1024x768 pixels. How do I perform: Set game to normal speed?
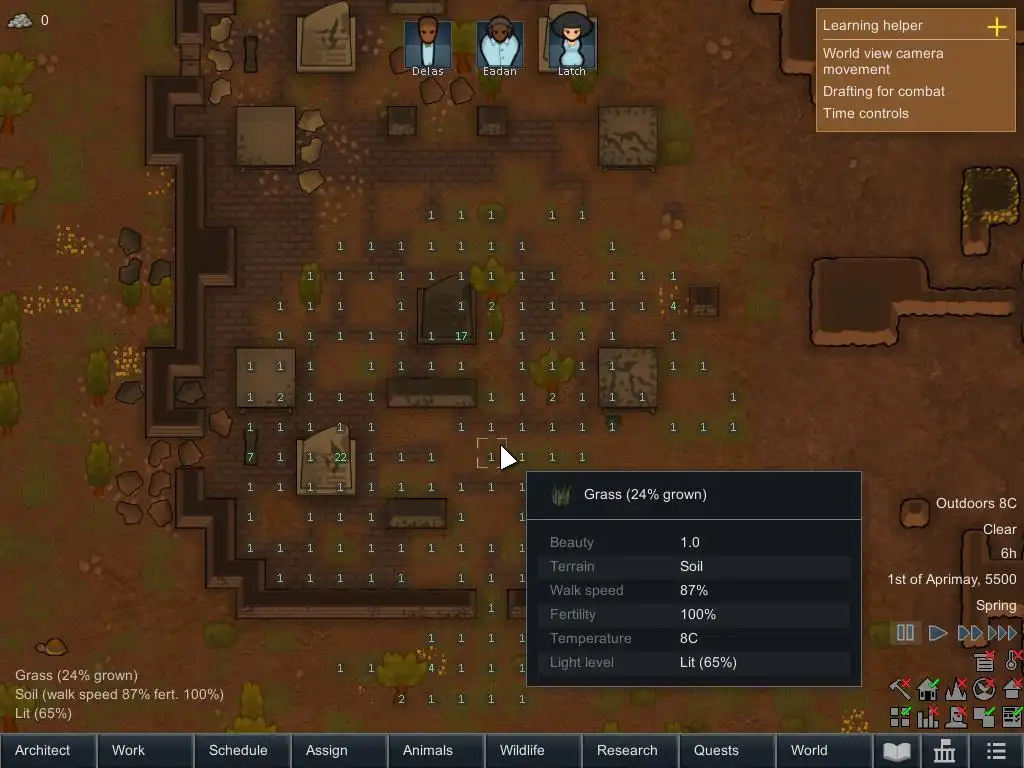pyautogui.click(x=938, y=632)
